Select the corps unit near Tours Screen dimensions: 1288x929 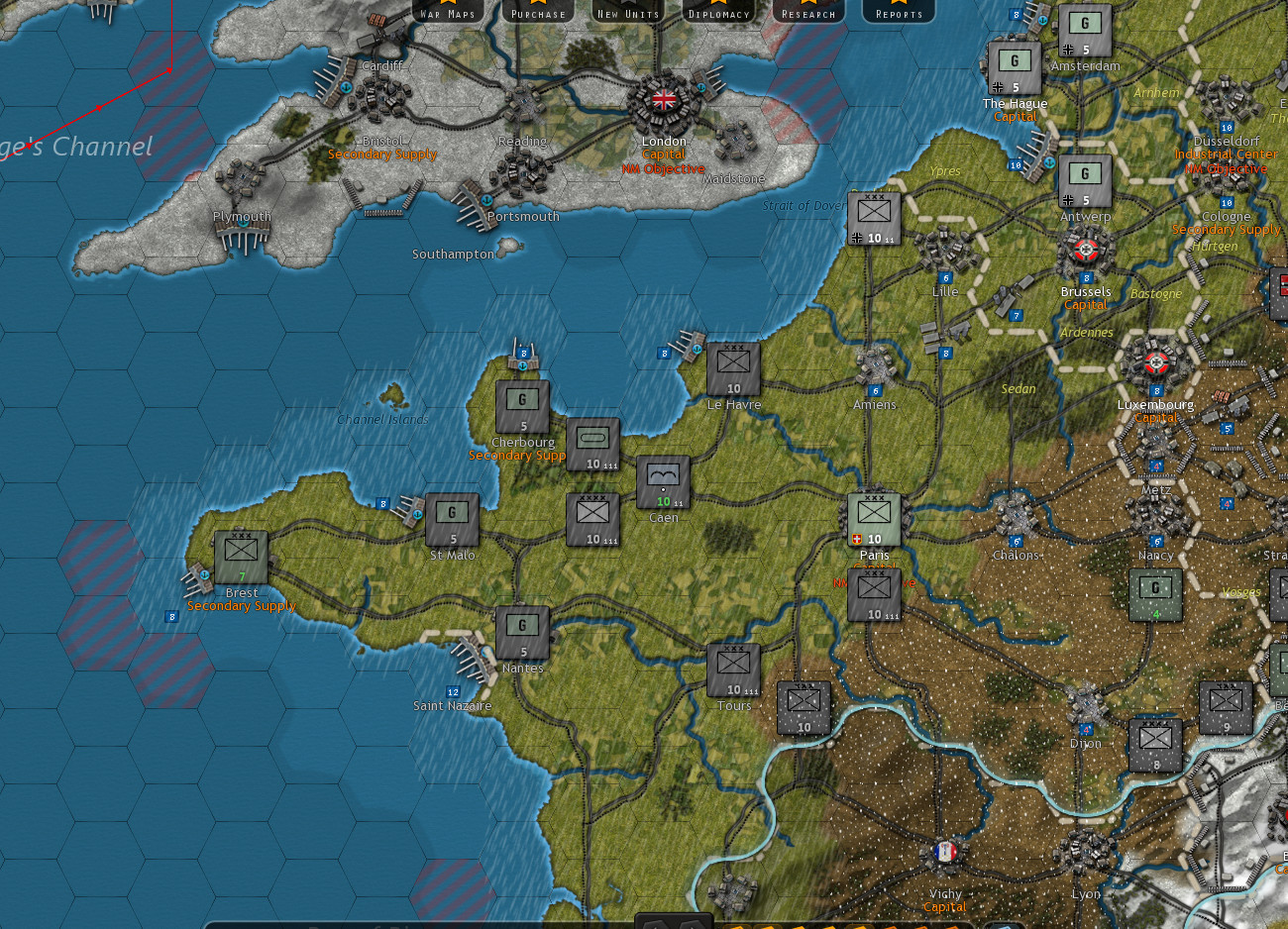733,668
